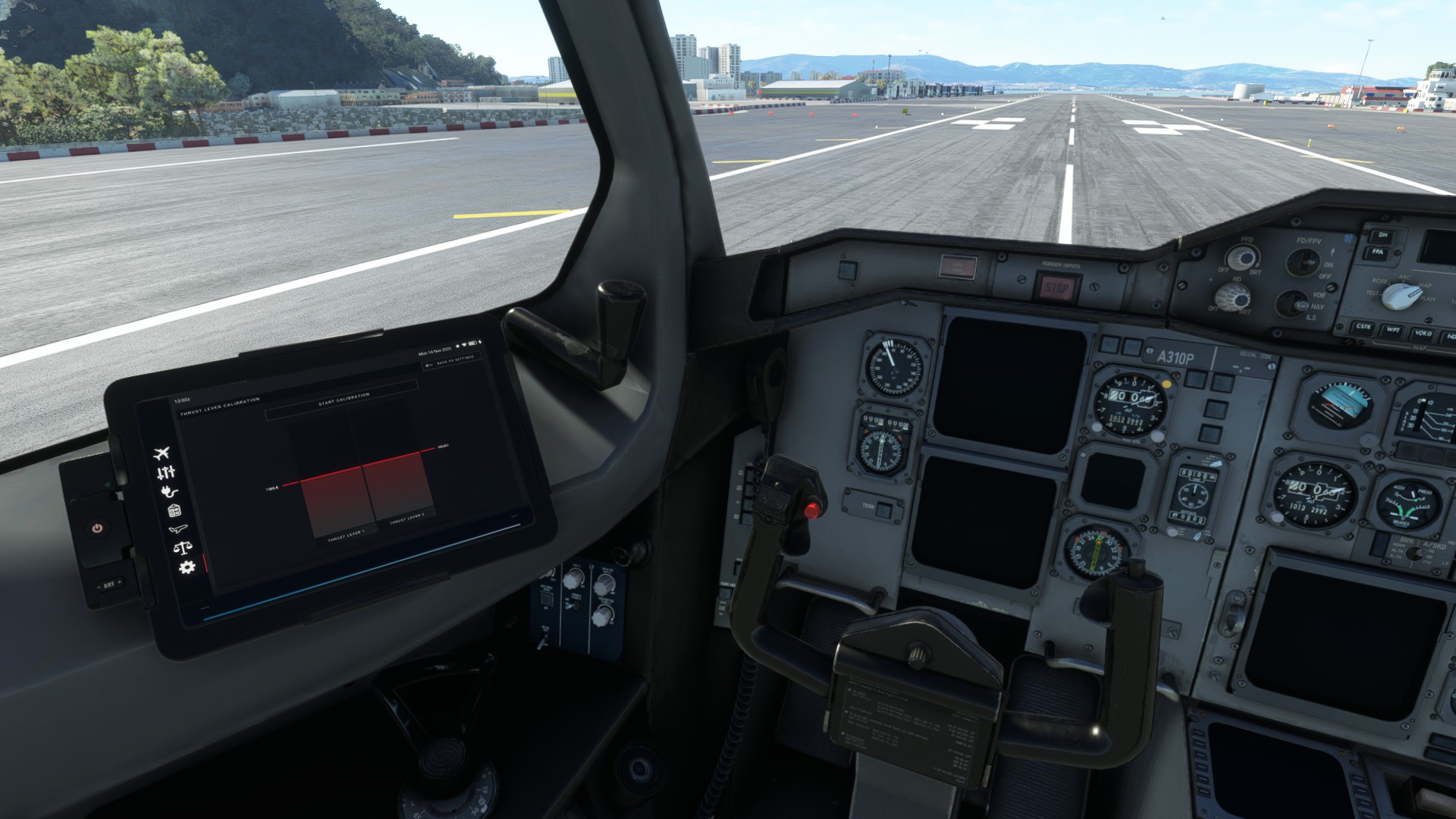This screenshot has height=819, width=1456.
Task: Open the checklist clipboard icon on the EFB
Action: point(174,510)
